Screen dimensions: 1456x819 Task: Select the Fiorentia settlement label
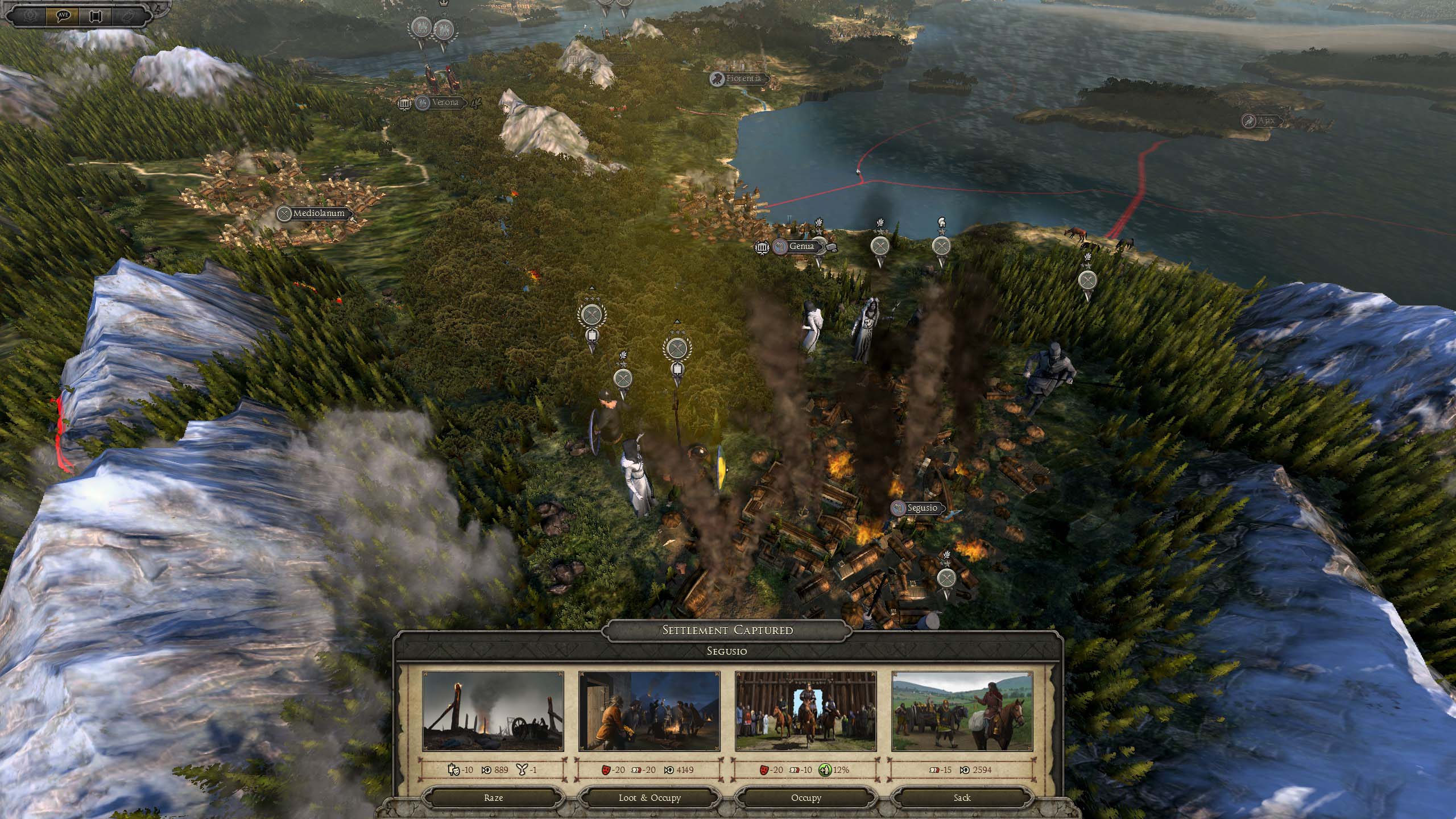pyautogui.click(x=743, y=78)
